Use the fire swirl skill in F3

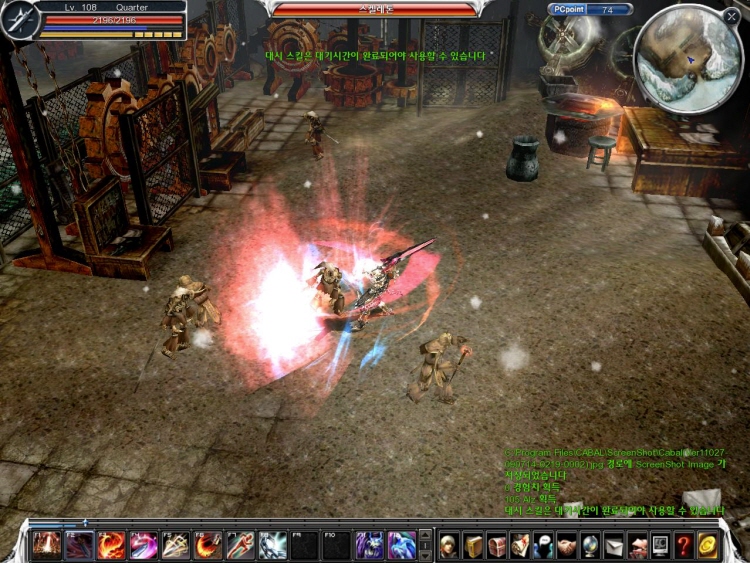111,545
